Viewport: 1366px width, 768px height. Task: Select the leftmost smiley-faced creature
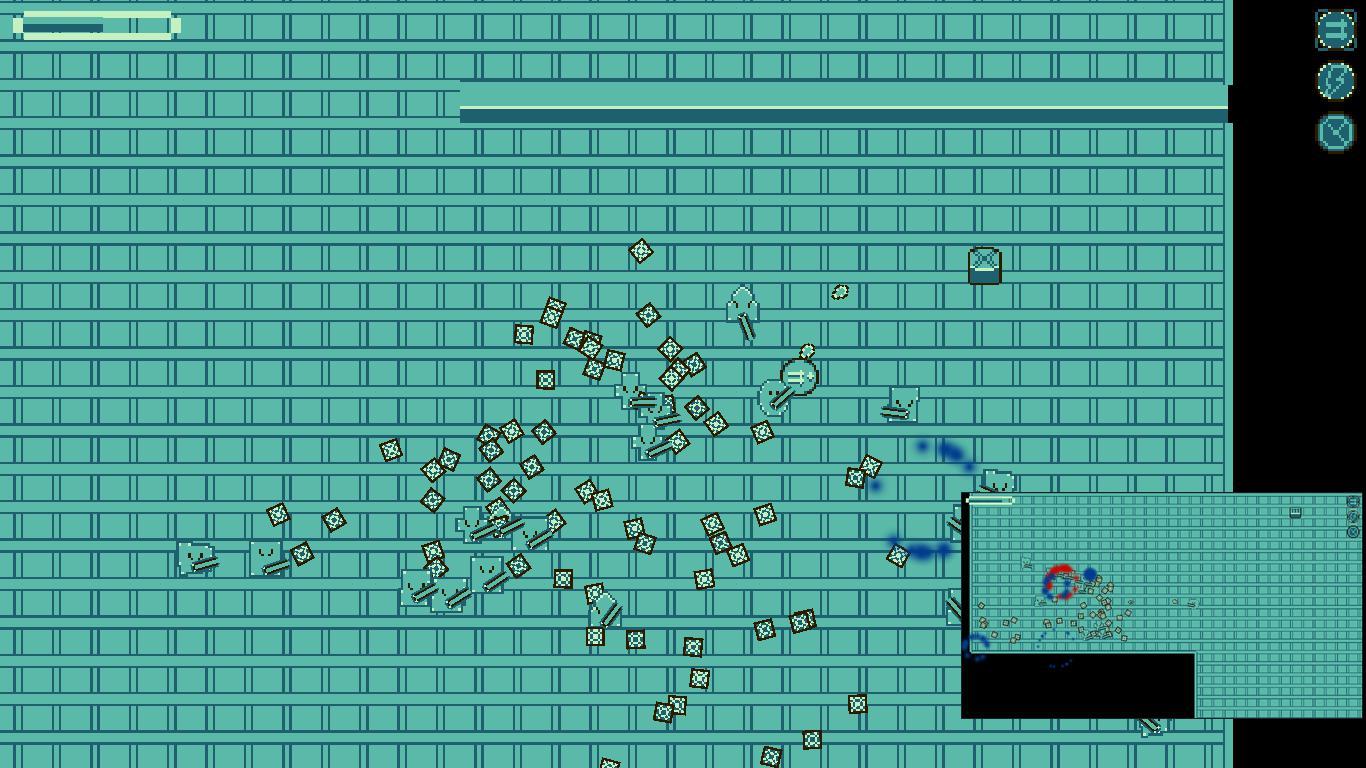tap(195, 558)
